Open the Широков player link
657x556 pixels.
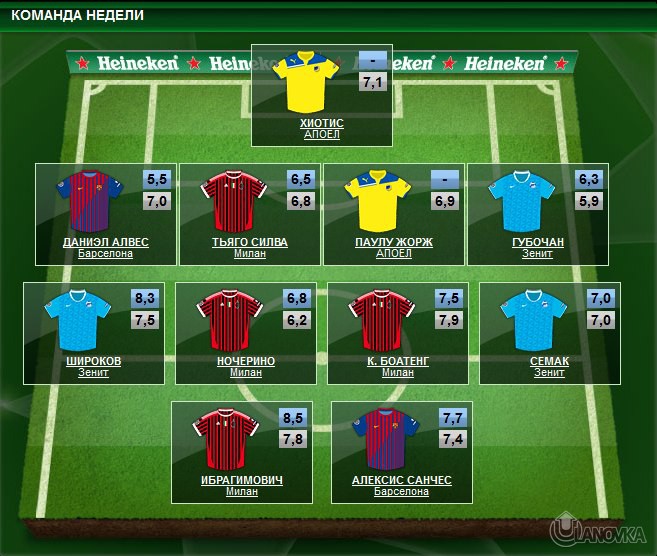tap(93, 361)
